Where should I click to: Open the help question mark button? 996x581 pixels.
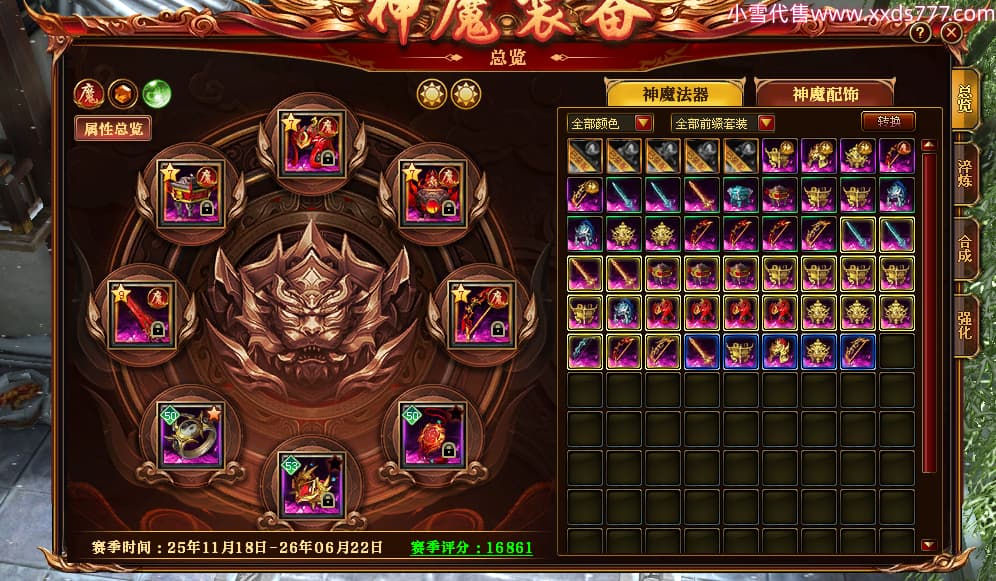[x=920, y=33]
